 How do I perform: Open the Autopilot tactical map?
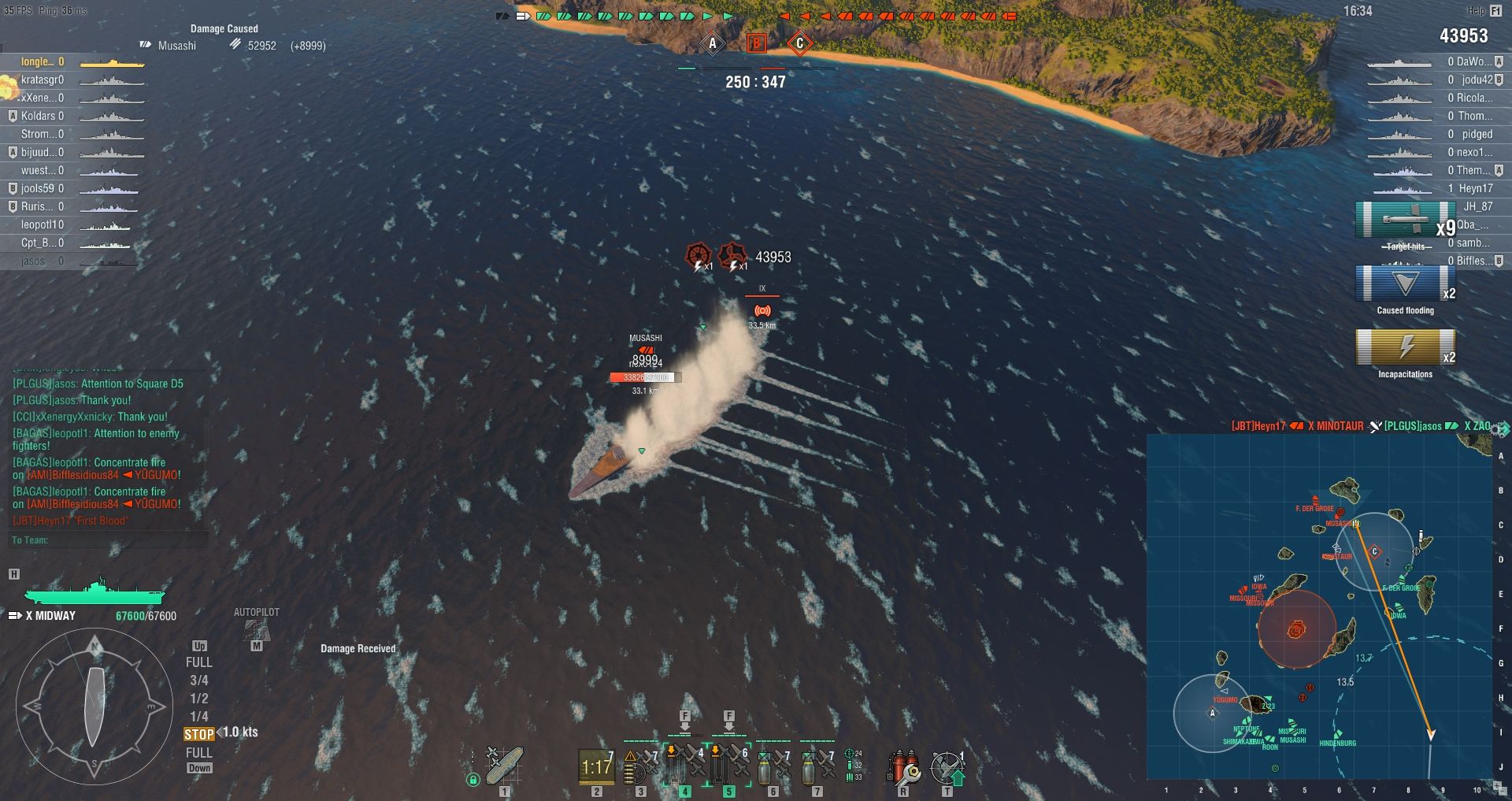tap(256, 629)
